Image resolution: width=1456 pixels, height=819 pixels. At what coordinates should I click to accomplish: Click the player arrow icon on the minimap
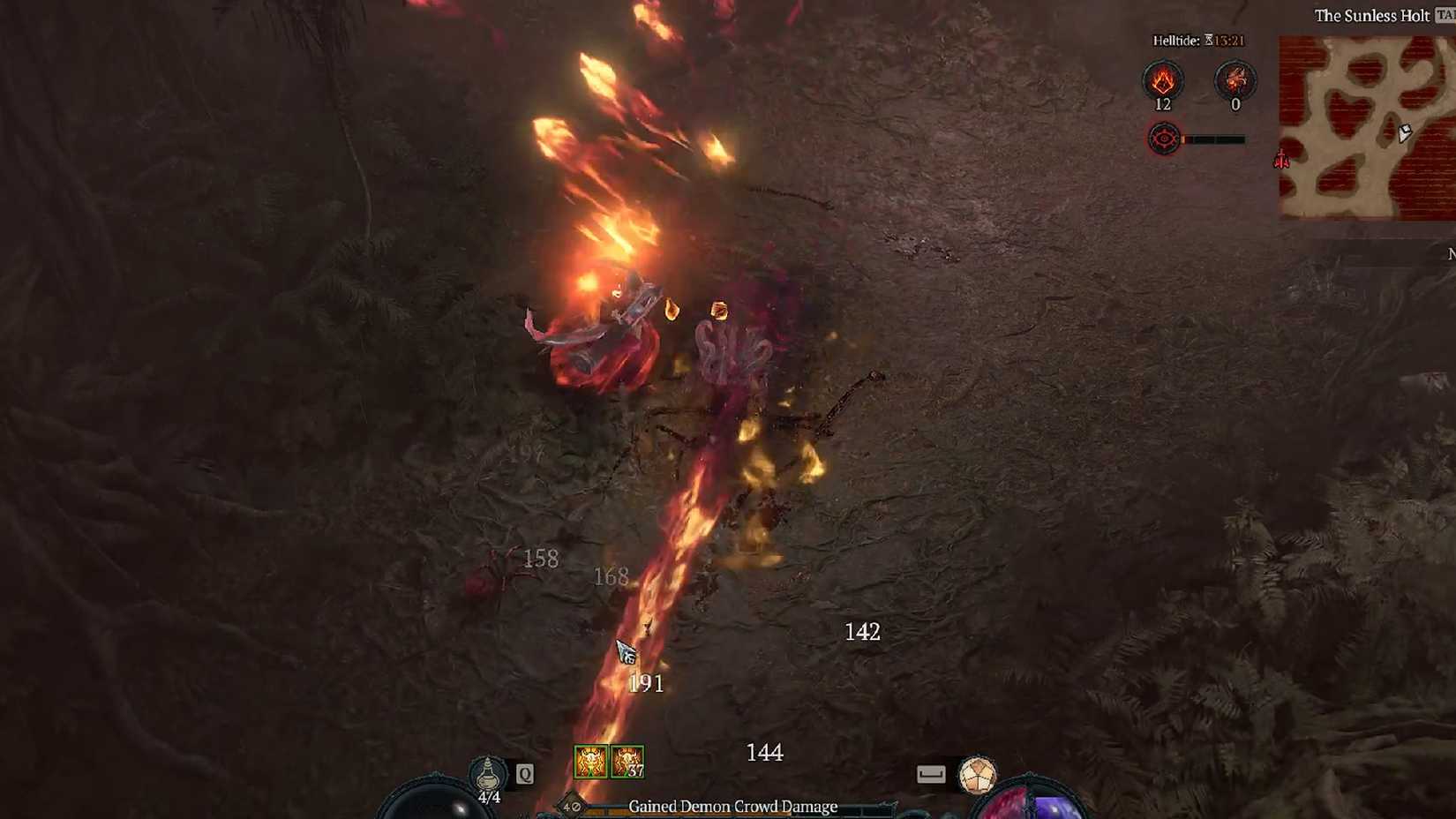1405,132
